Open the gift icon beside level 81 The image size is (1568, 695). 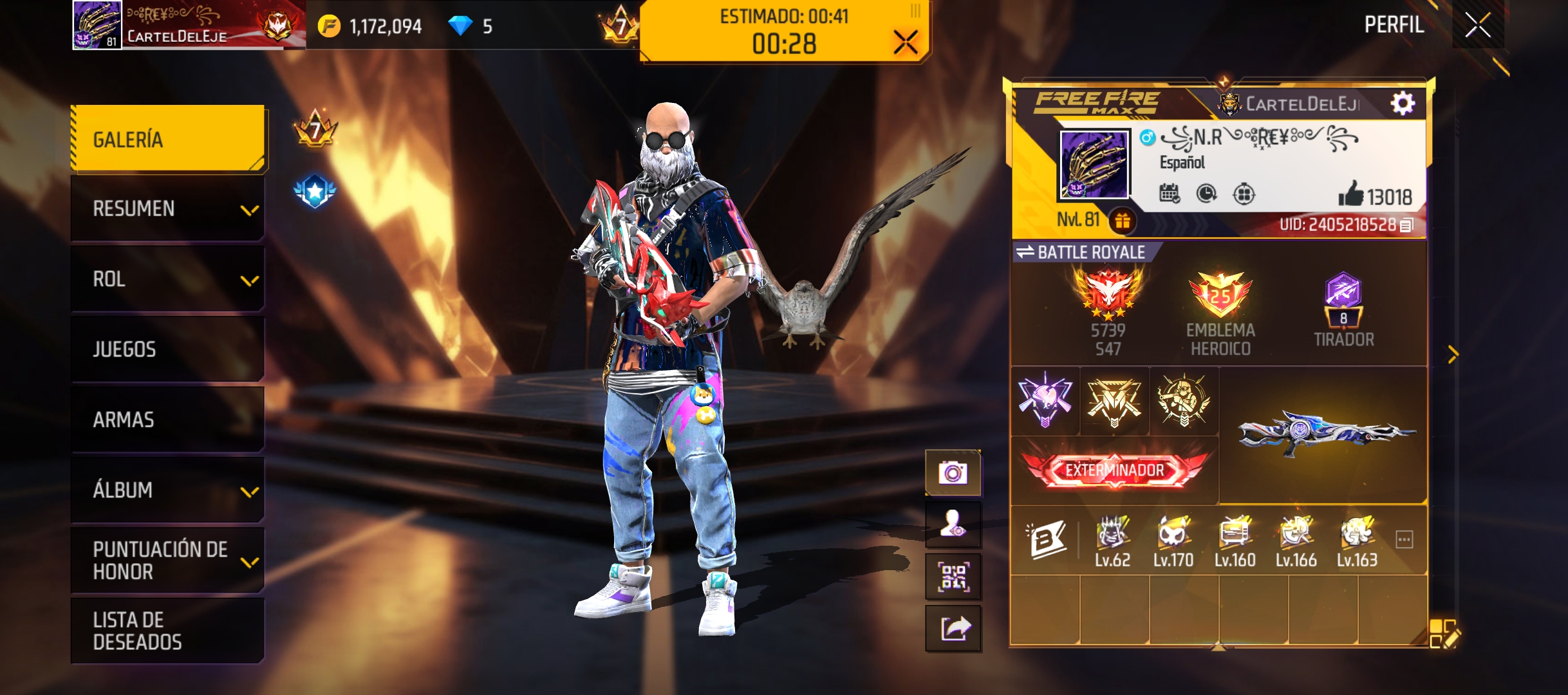pos(1123,221)
